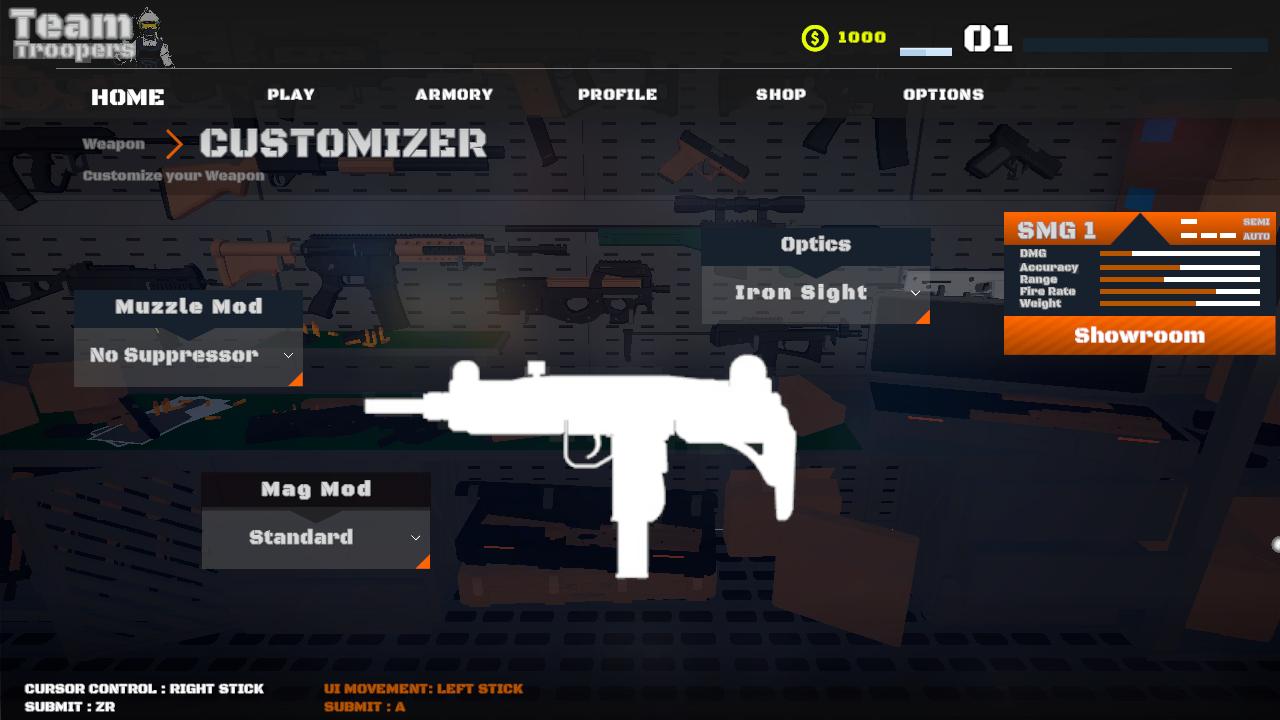Click the orange corner marker under Muzzle Mod
This screenshot has width=1280, height=720.
click(296, 380)
